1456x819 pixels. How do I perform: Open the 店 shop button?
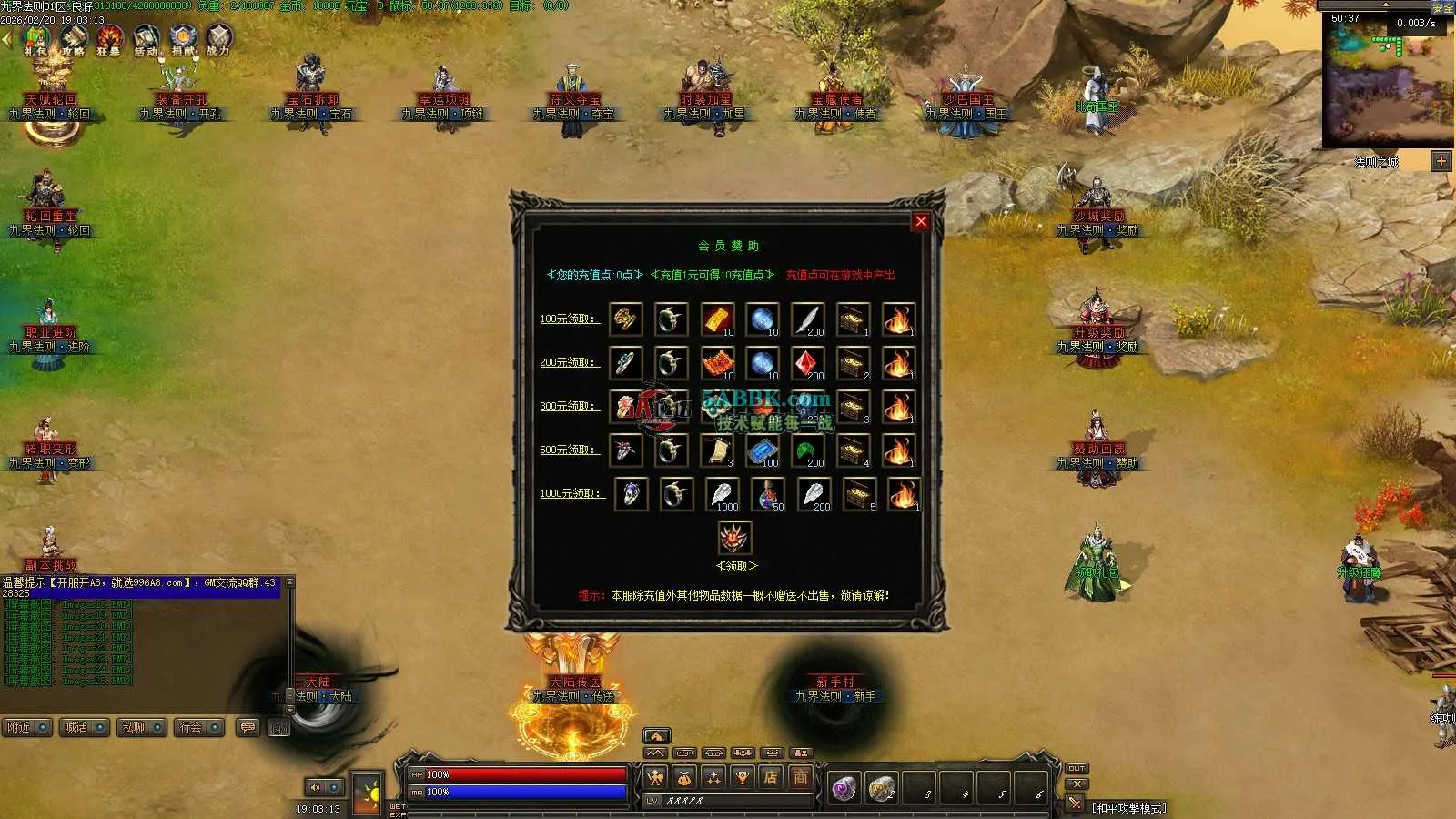[x=771, y=777]
